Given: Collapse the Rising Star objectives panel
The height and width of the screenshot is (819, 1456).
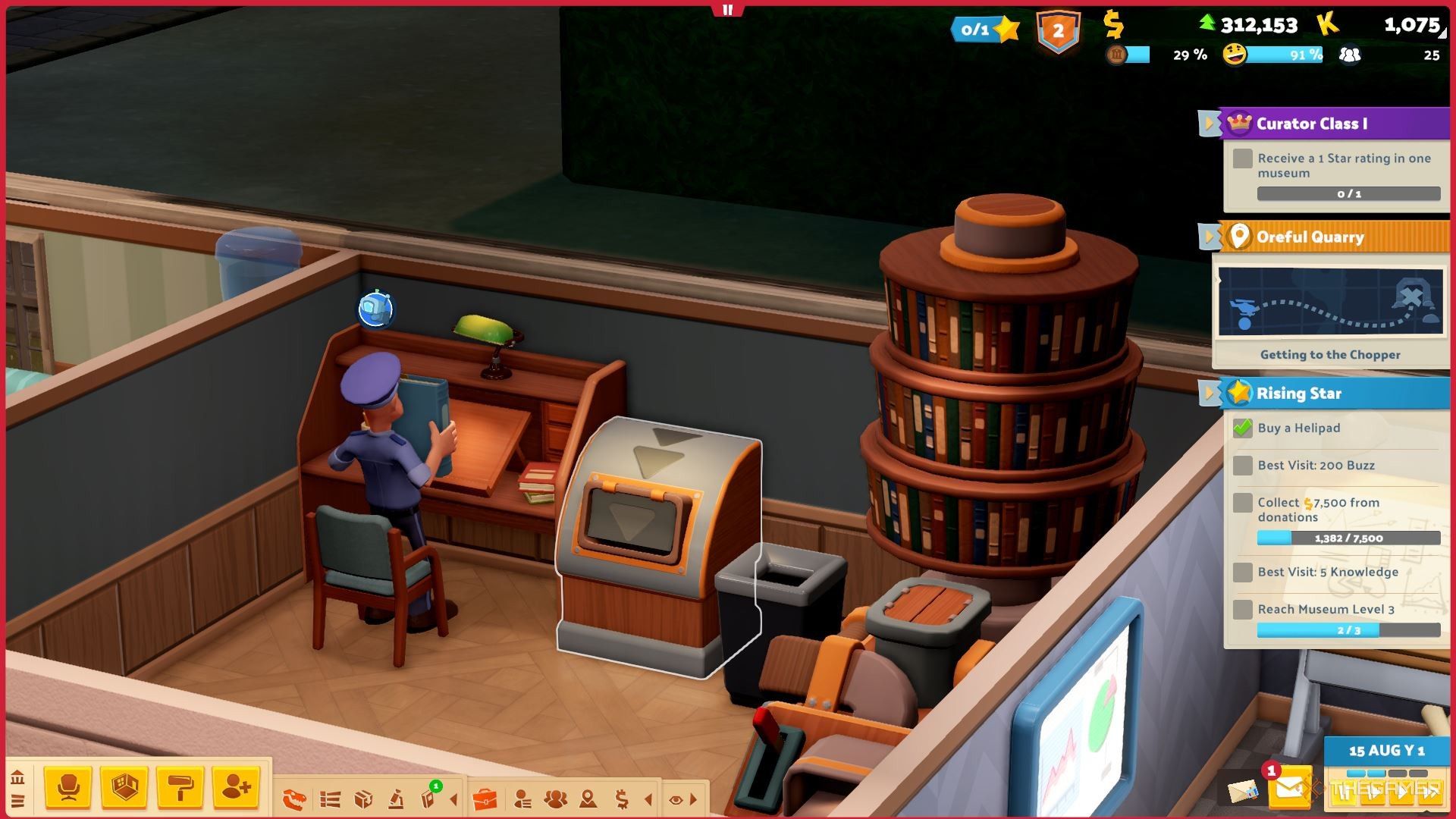Looking at the screenshot, I should pos(1210,394).
